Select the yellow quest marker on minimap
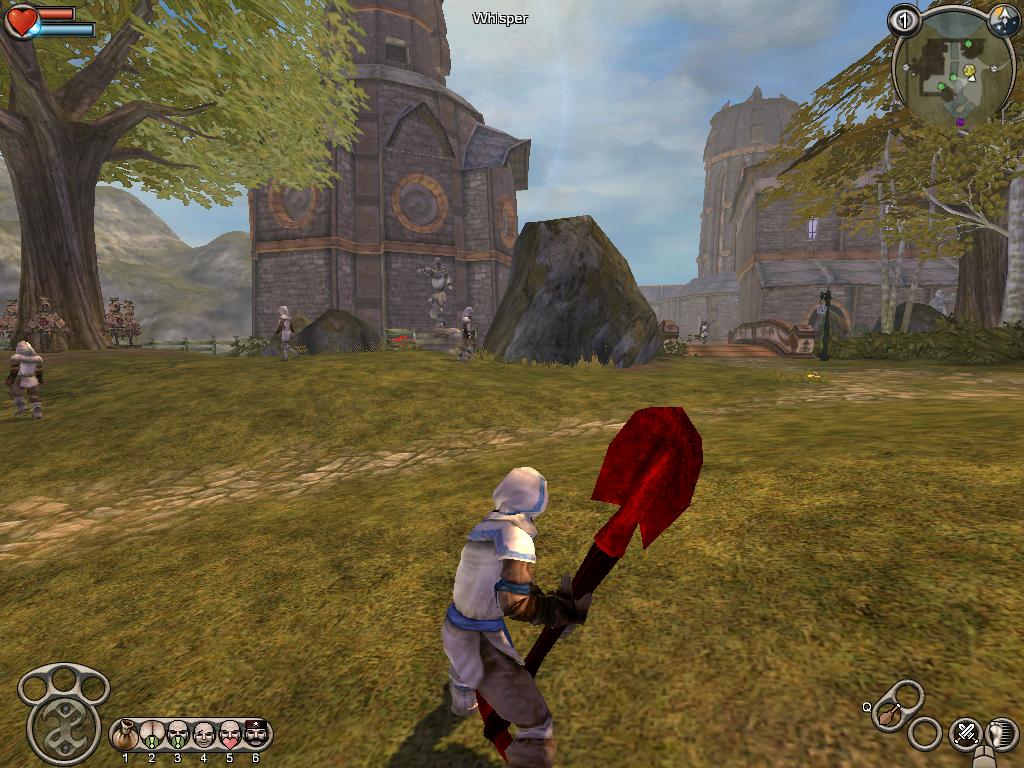The image size is (1024, 768). tap(969, 71)
